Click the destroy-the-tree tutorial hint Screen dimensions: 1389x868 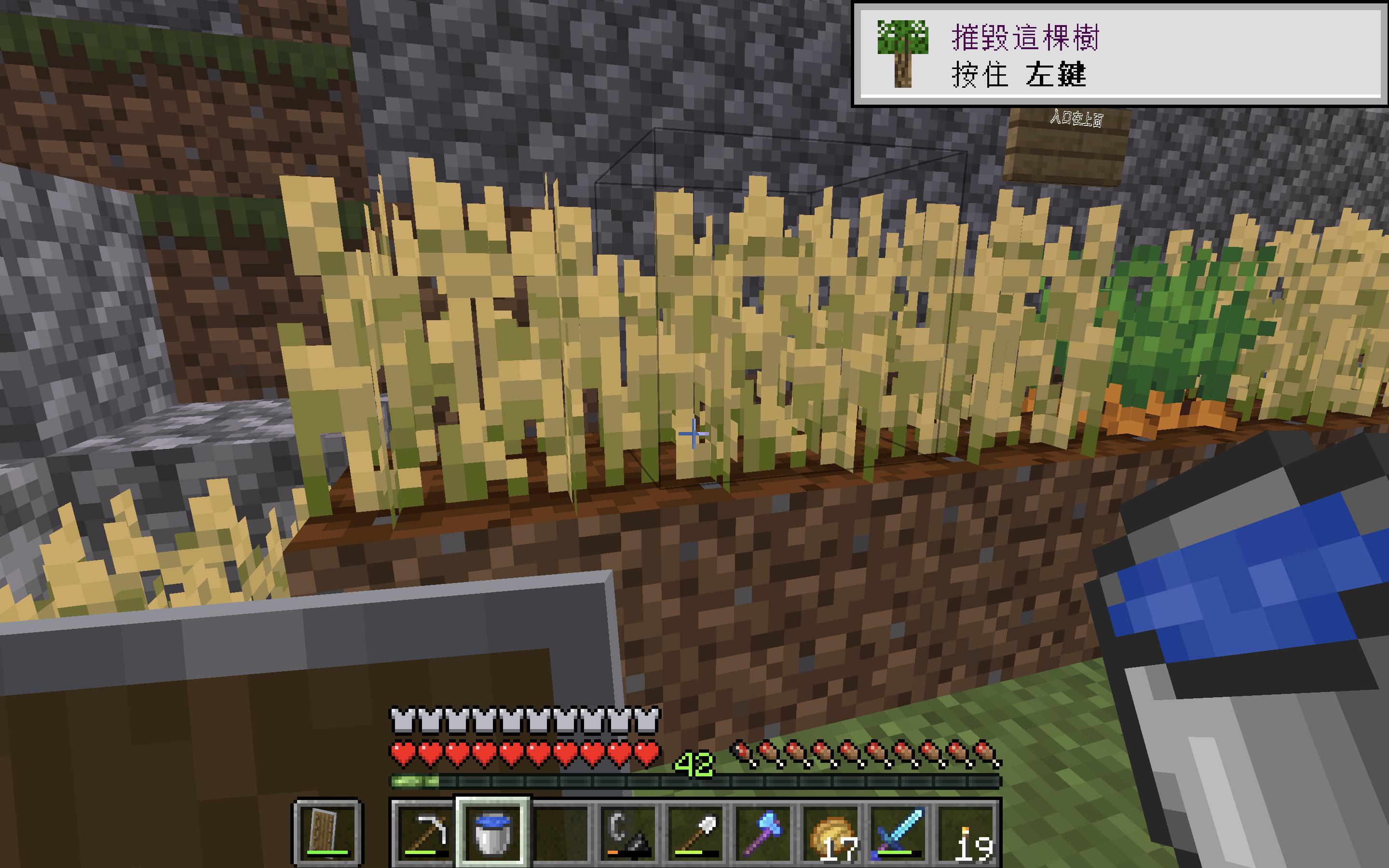[1119, 54]
